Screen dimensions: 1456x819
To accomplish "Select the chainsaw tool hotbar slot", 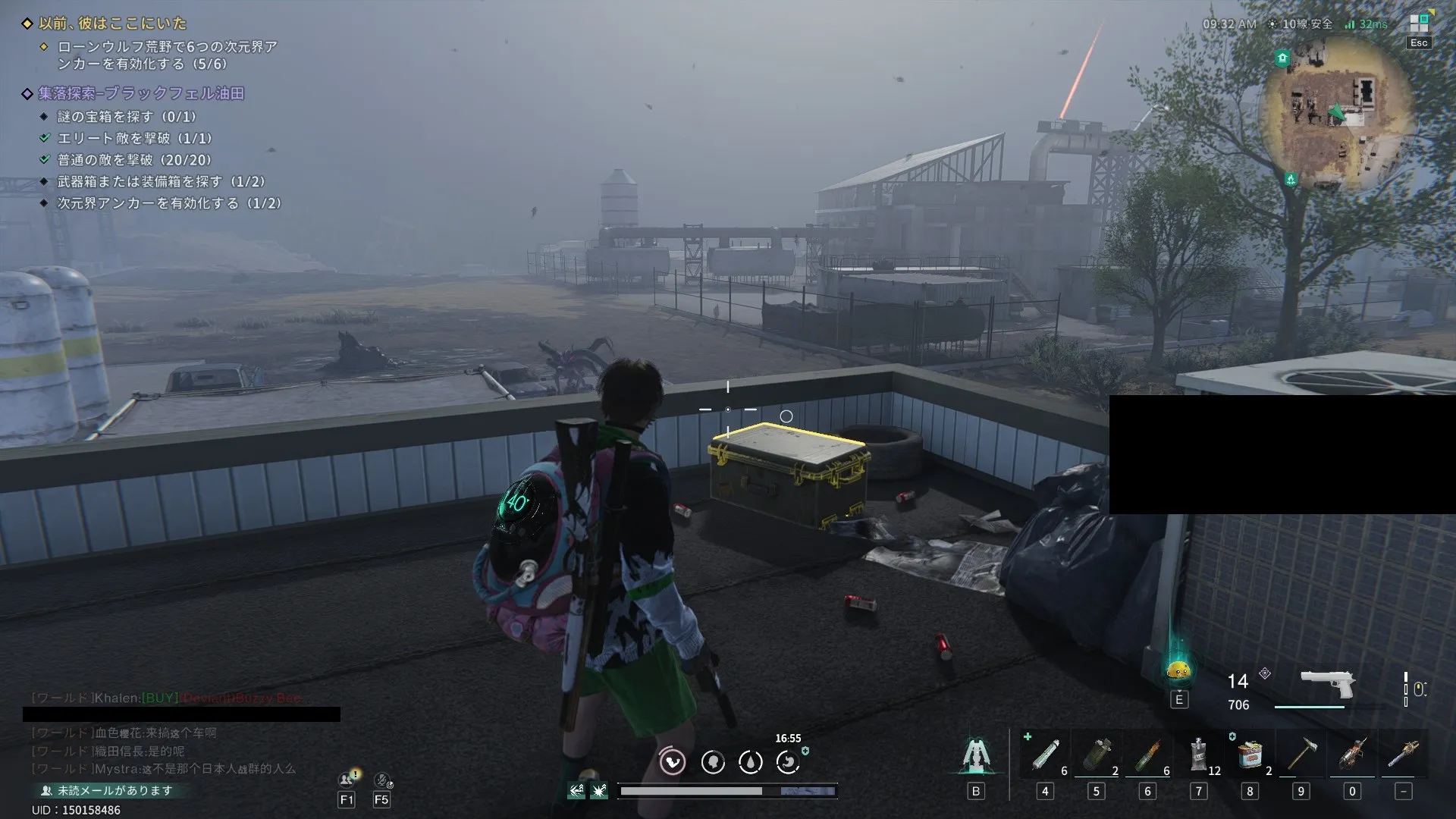I will click(1352, 755).
